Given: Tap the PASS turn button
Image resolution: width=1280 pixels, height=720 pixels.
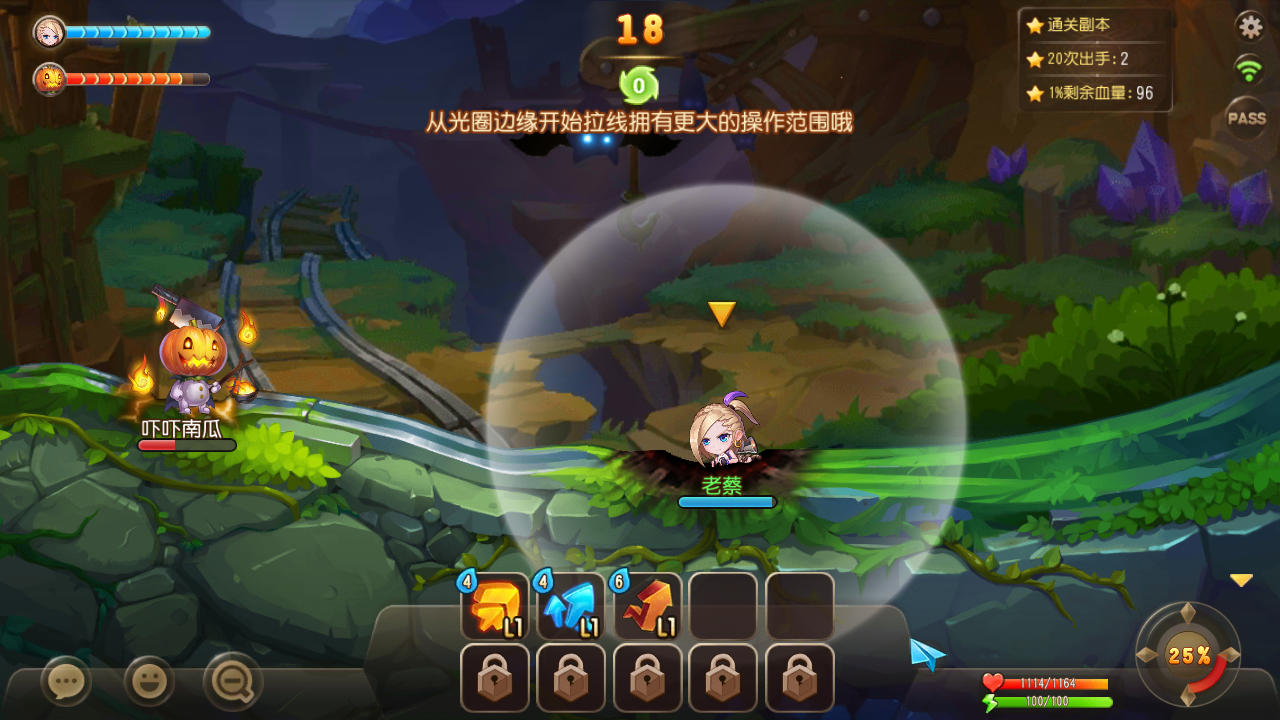Looking at the screenshot, I should point(1247,118).
